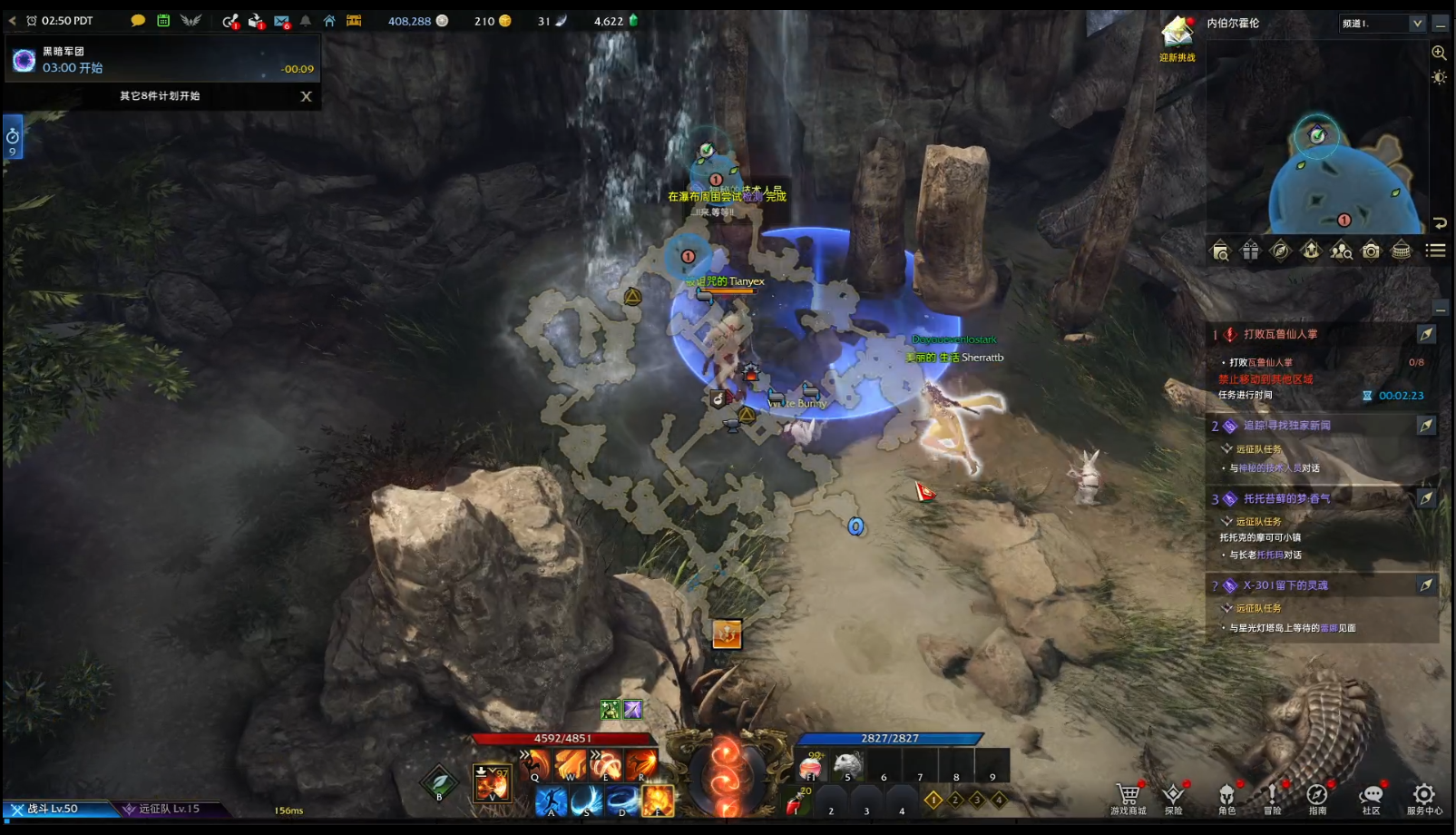Open the mail envelope inbox
This screenshot has width=1456, height=835.
[281, 21]
